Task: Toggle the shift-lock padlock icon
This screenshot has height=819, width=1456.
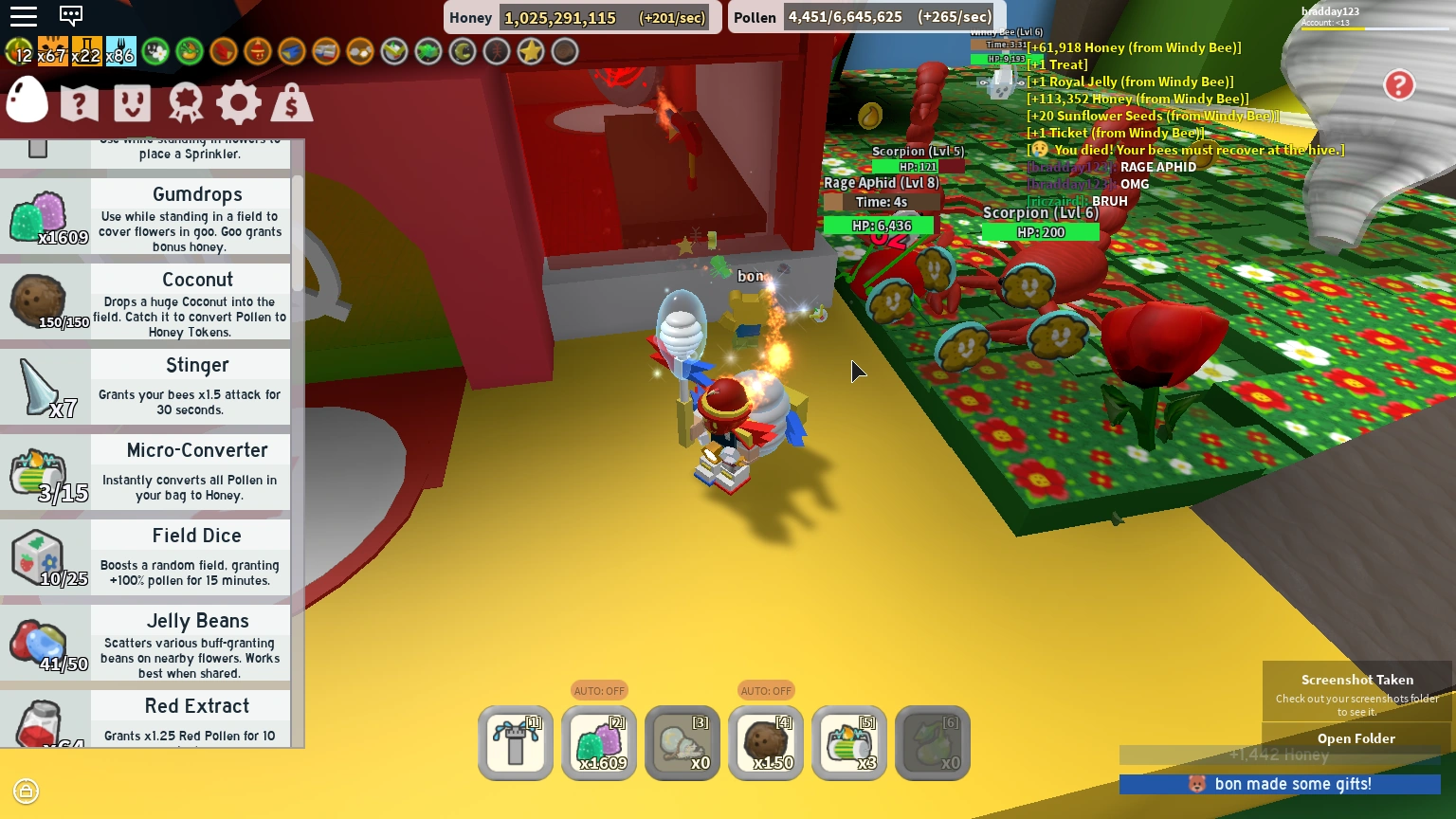Action: [x=26, y=791]
